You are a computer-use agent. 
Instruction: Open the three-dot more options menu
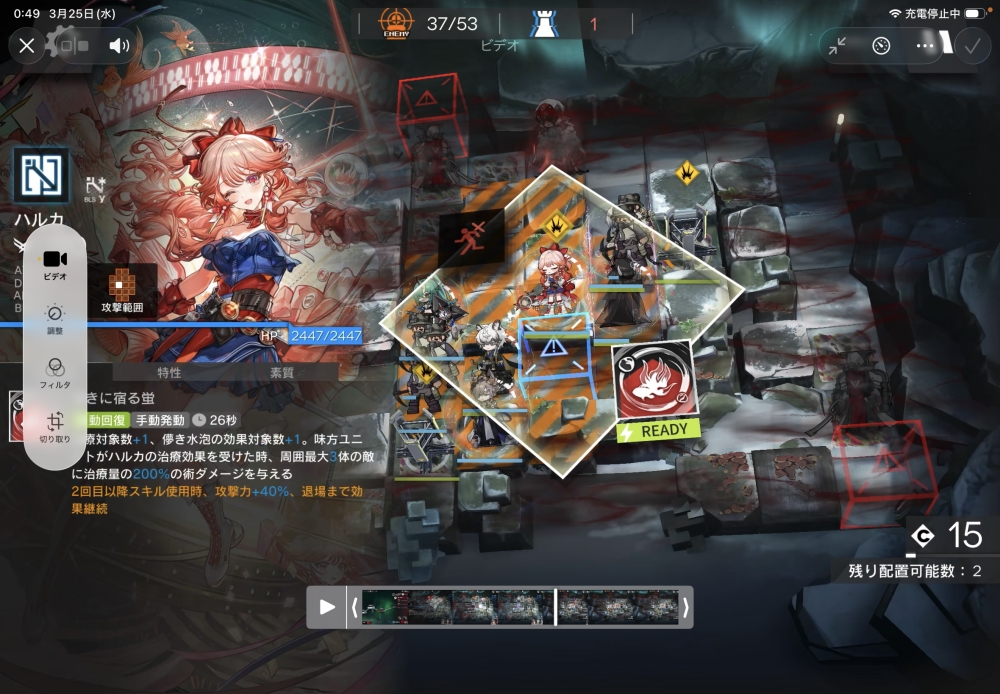[x=925, y=46]
